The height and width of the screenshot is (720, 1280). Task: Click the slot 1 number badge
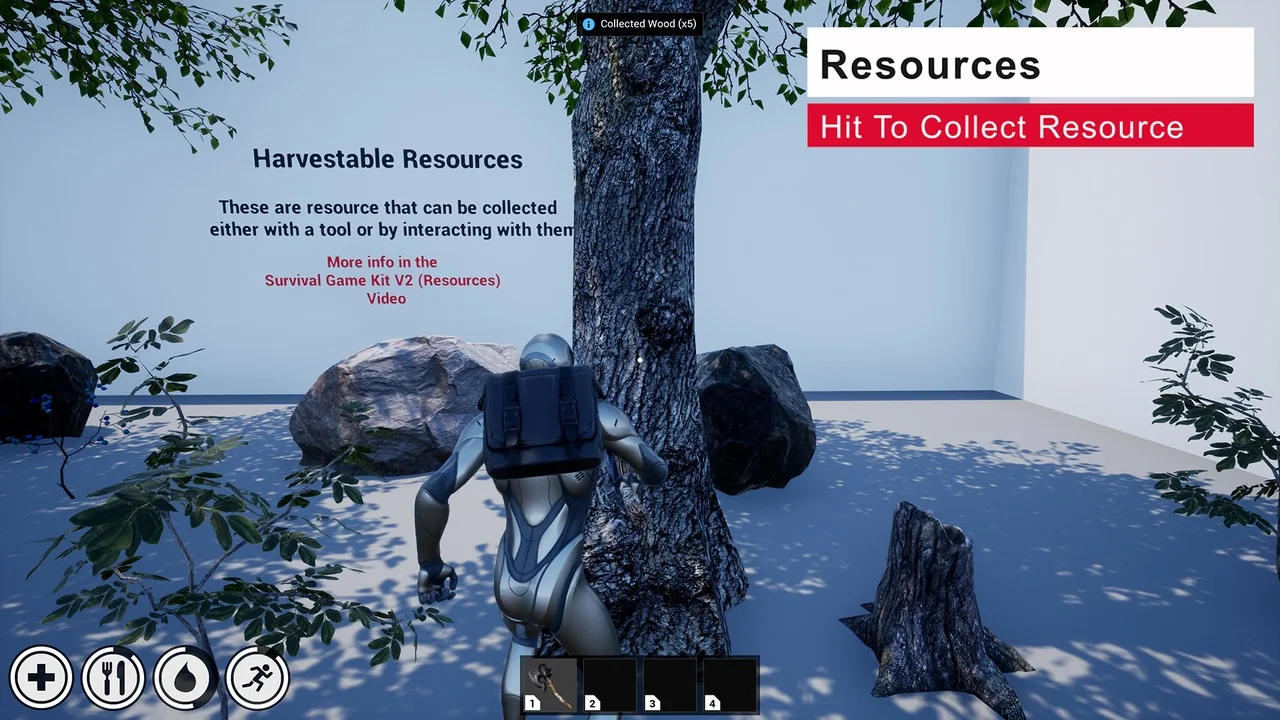tap(532, 703)
